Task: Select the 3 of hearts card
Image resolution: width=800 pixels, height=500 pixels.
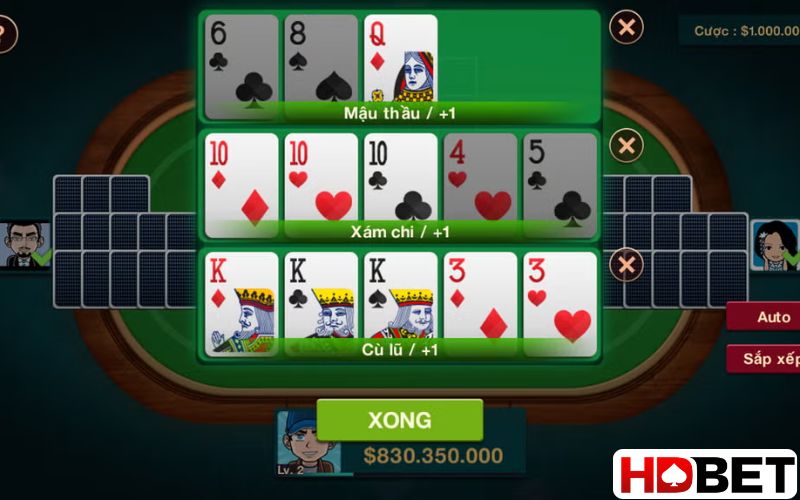Action: [x=559, y=300]
